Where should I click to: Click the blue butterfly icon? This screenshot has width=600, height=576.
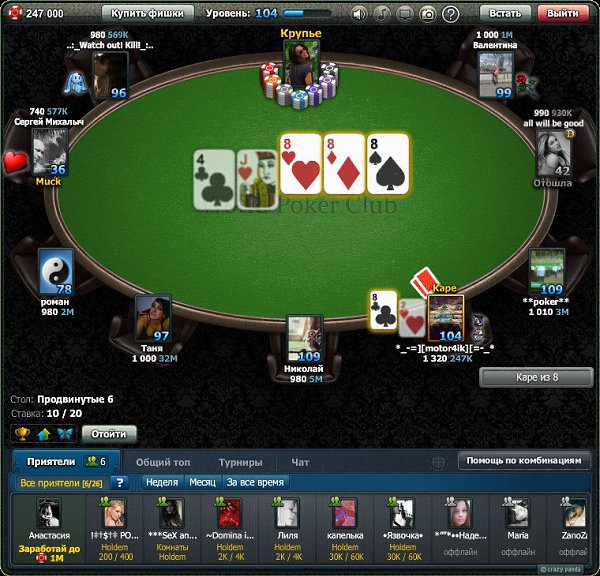coord(64,434)
